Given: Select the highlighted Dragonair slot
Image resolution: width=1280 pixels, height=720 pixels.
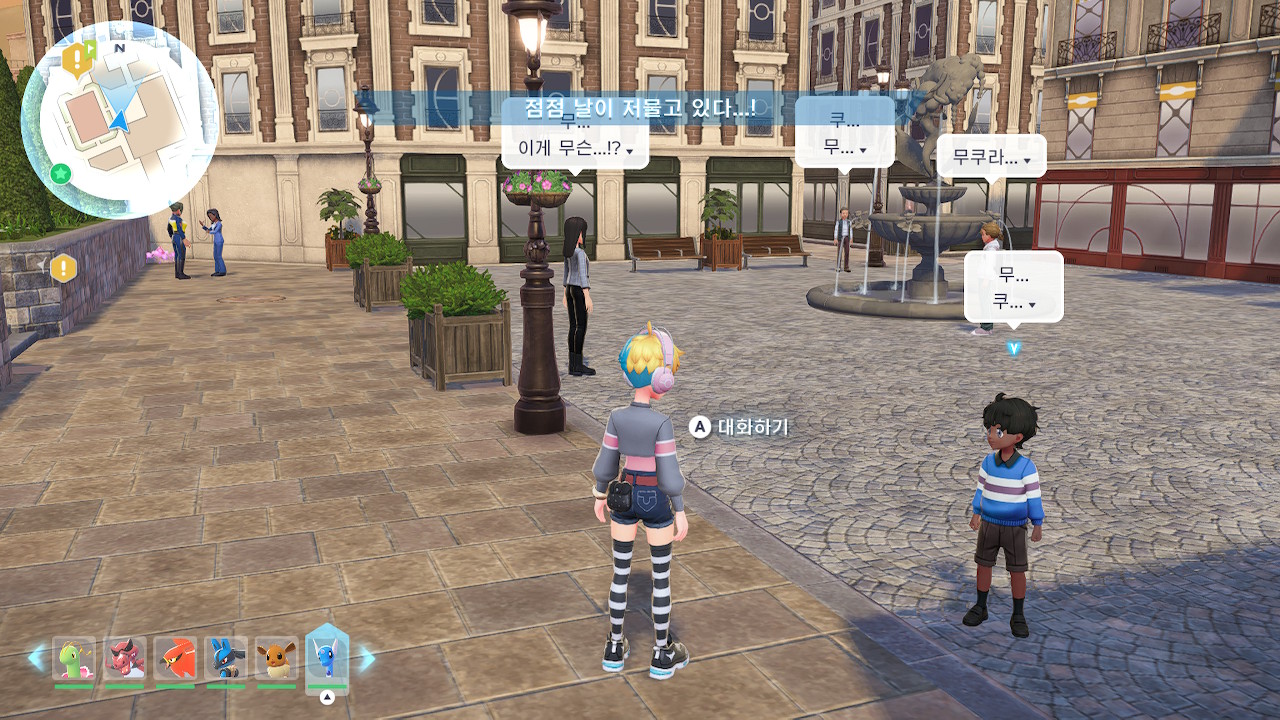Looking at the screenshot, I should click(327, 656).
